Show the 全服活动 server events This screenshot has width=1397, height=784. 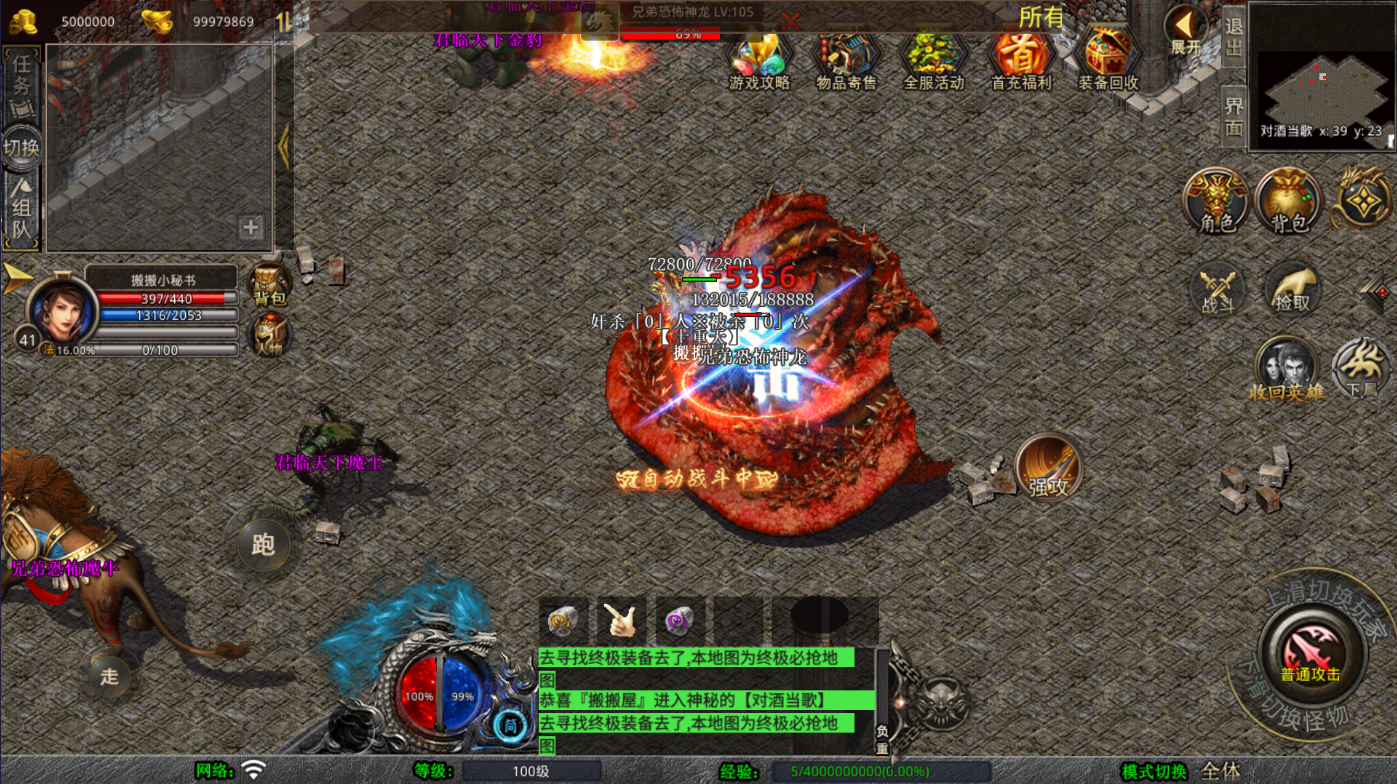(x=934, y=60)
